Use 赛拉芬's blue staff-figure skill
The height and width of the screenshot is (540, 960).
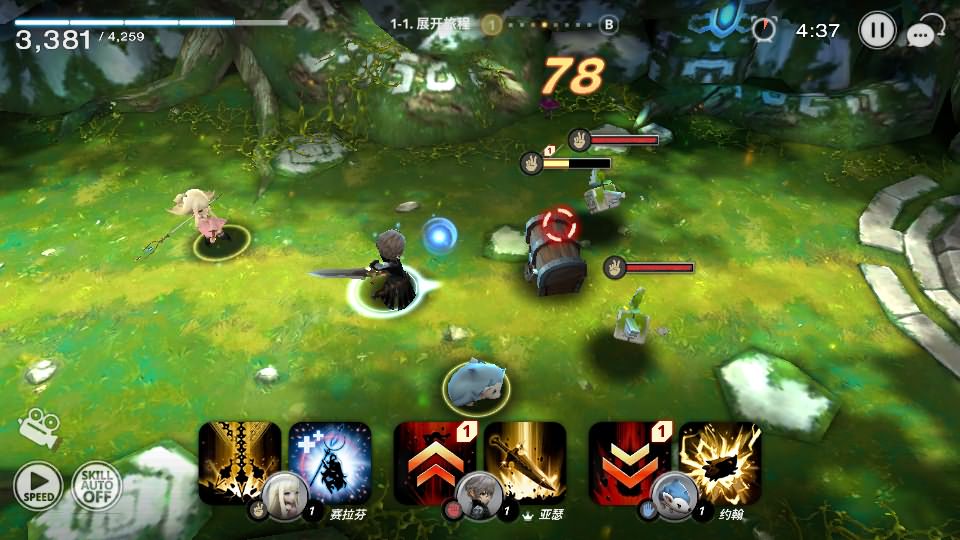[331, 460]
